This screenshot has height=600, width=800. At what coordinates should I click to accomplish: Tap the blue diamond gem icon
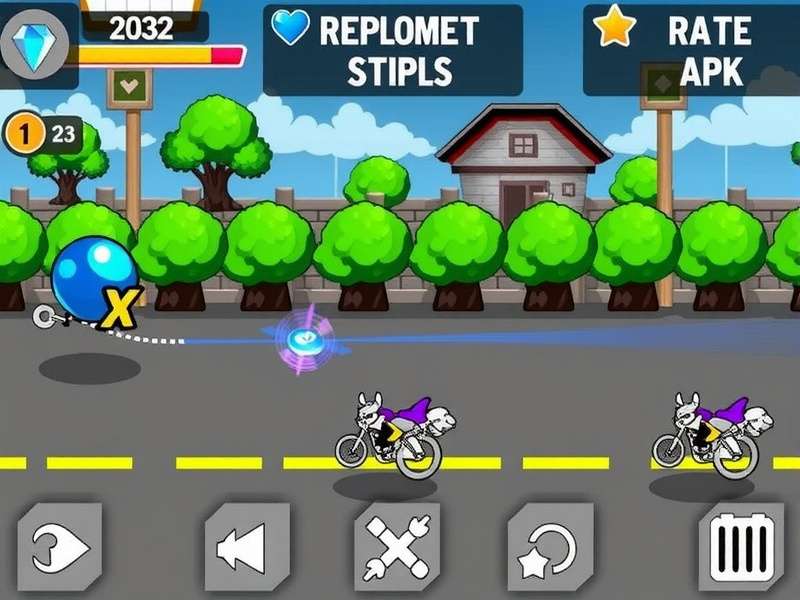pyautogui.click(x=37, y=45)
